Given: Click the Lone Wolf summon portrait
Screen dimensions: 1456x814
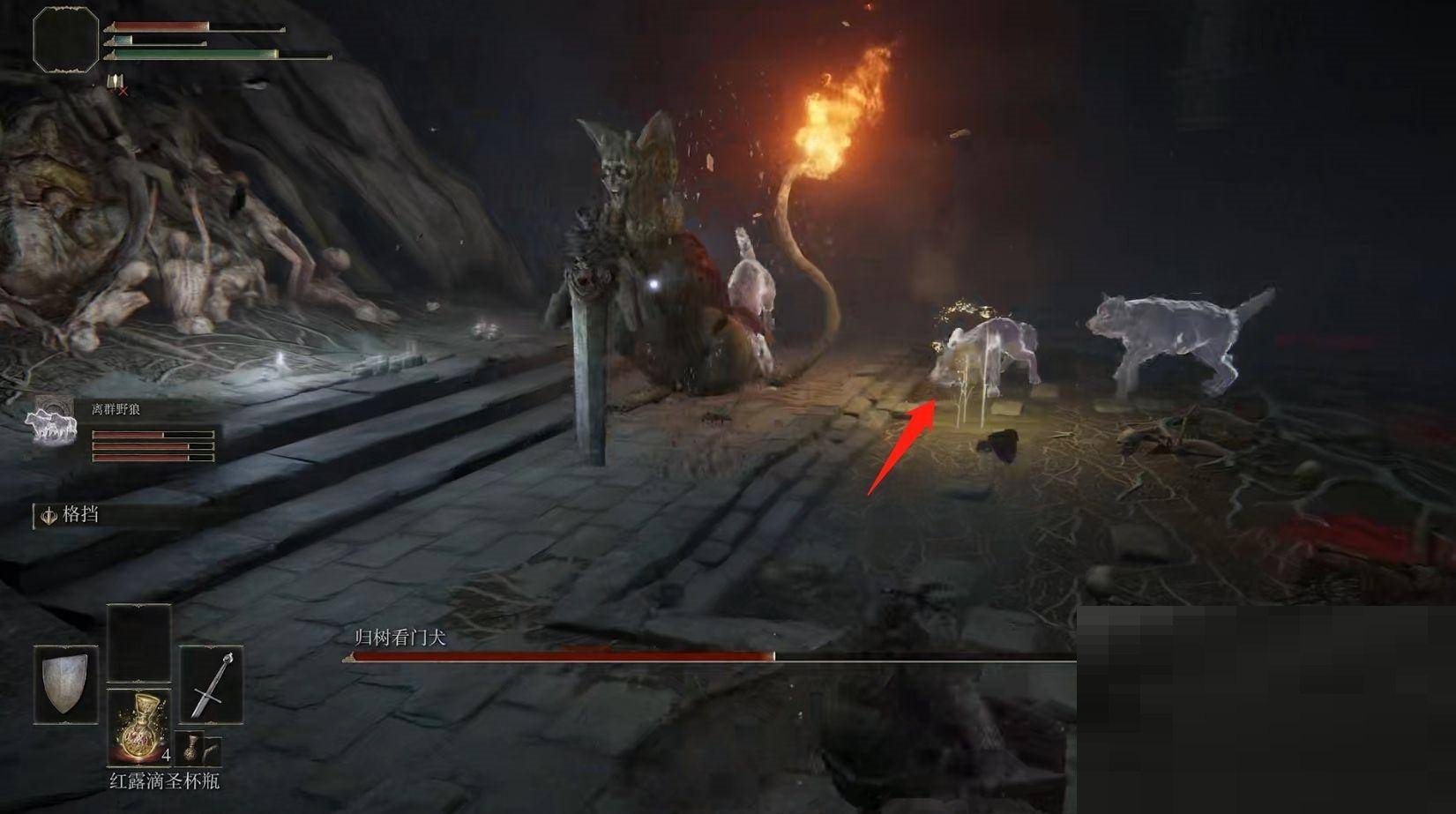Looking at the screenshot, I should pyautogui.click(x=53, y=422).
